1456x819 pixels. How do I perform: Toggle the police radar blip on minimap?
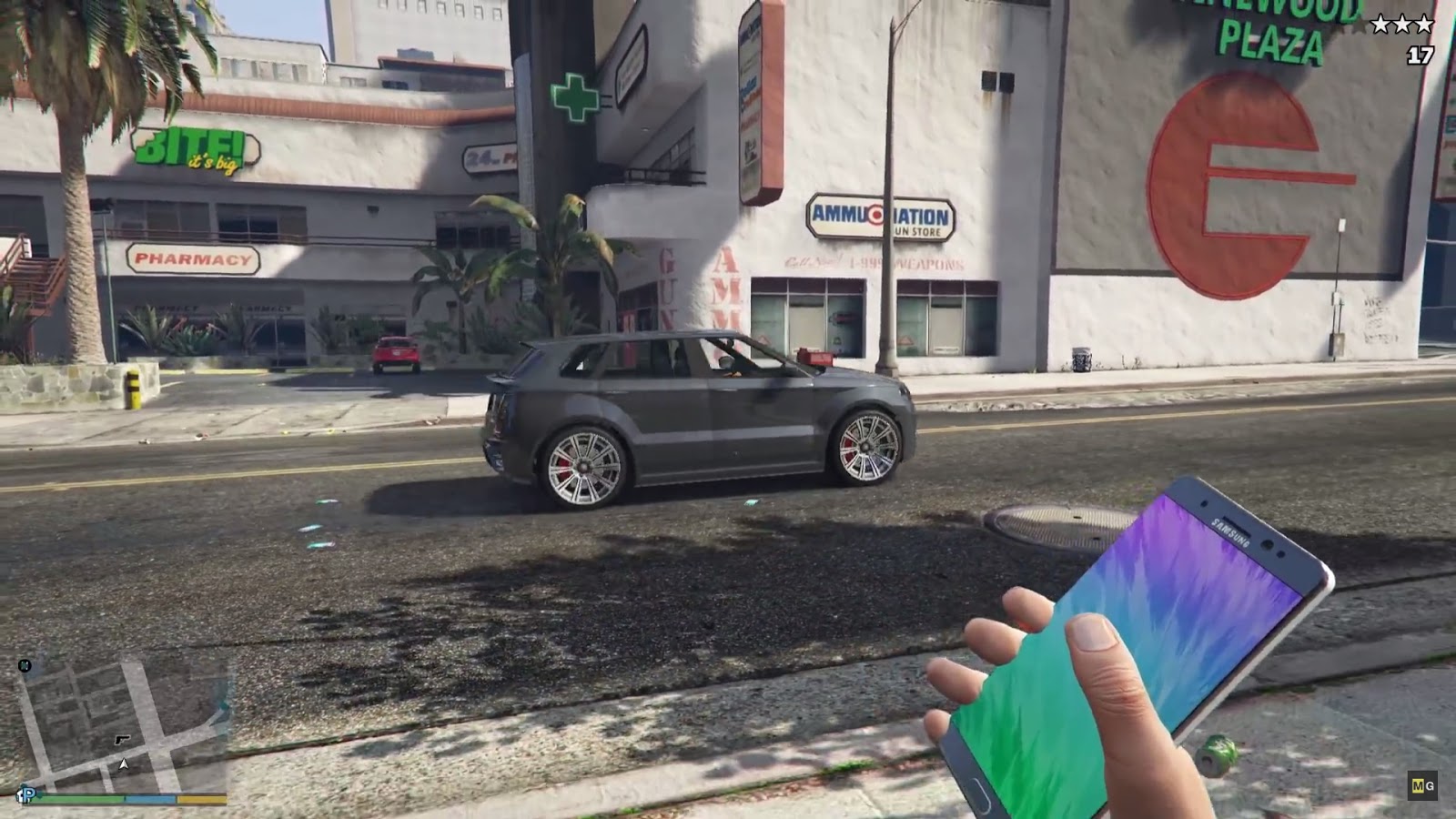tap(123, 741)
